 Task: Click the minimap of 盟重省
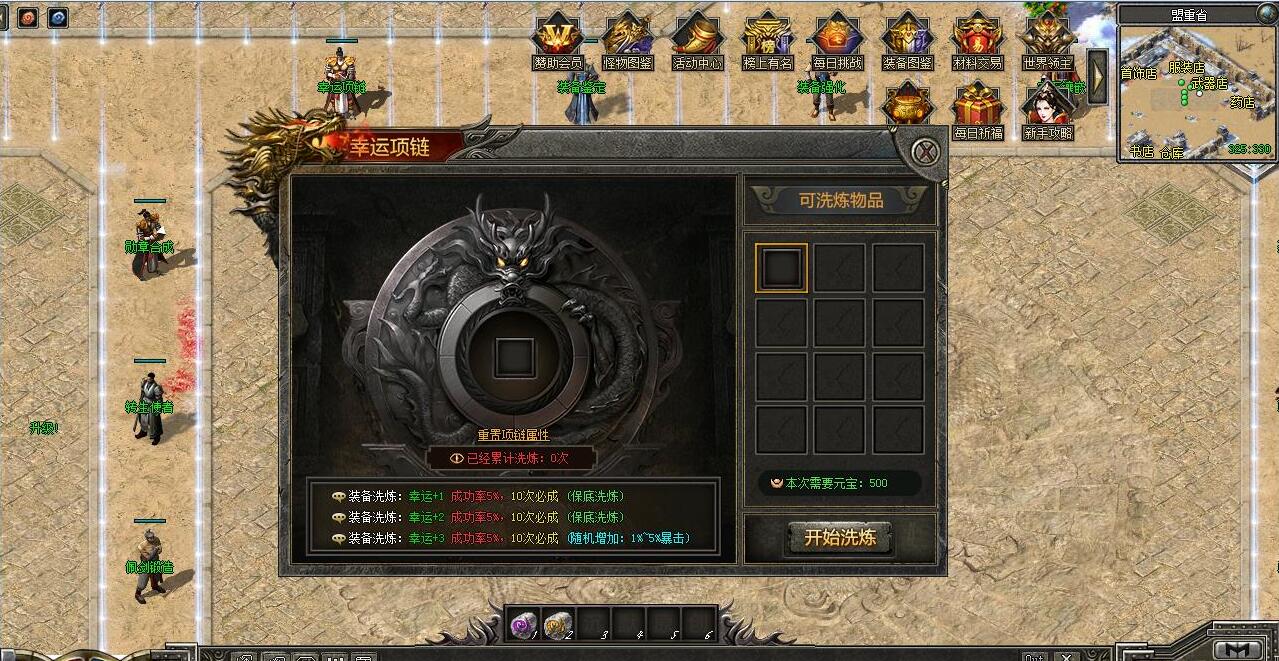1195,90
